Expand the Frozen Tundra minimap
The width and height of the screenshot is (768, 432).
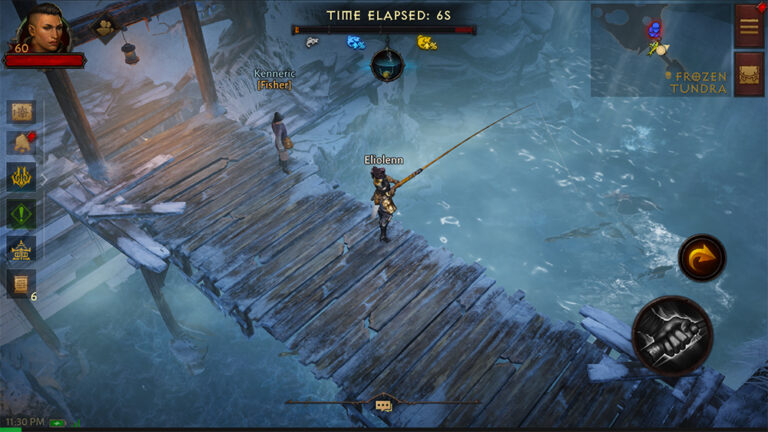(x=660, y=49)
